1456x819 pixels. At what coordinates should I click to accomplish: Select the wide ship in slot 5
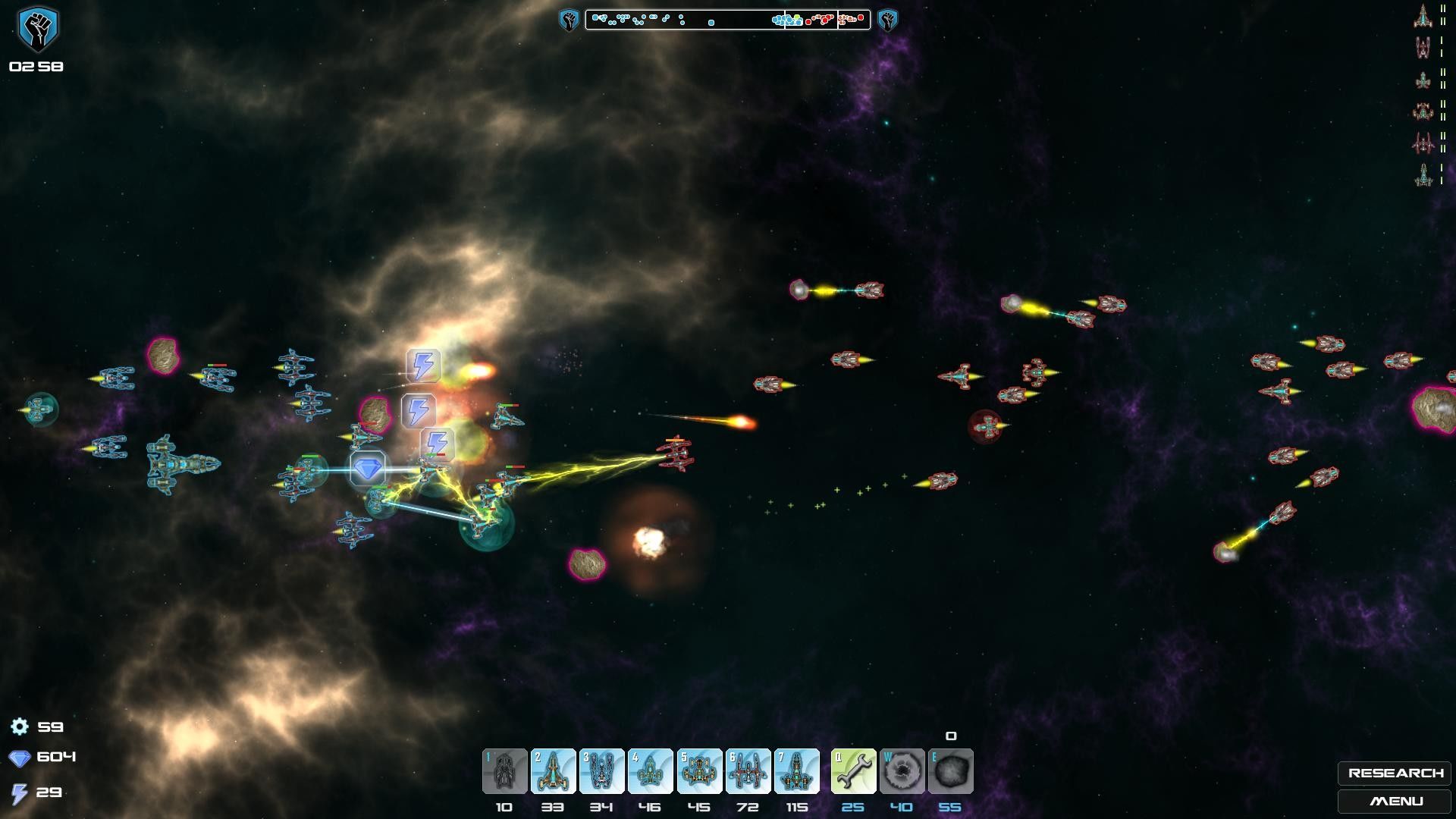pyautogui.click(x=699, y=771)
